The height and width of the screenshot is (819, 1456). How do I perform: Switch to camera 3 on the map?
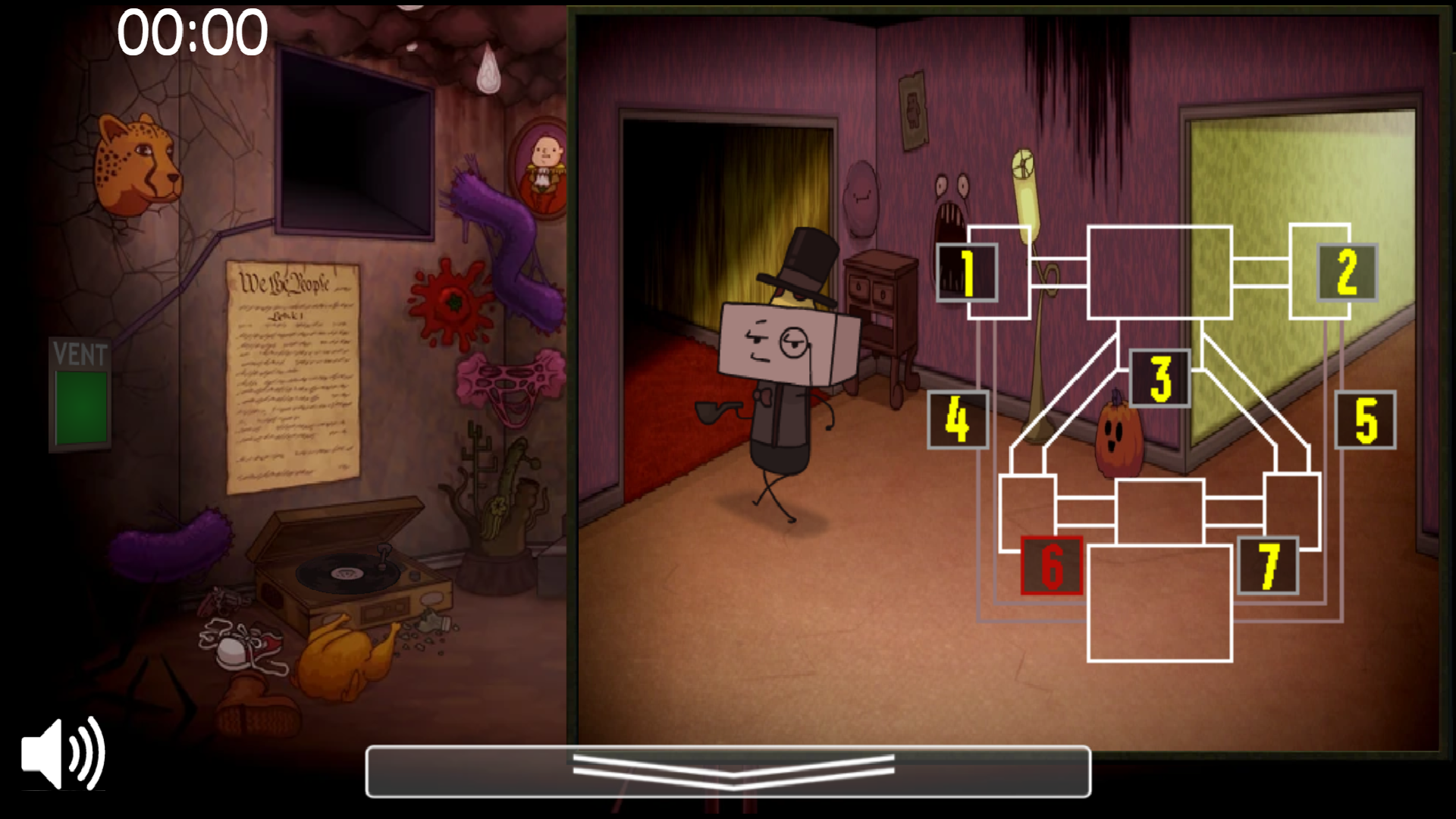pos(1159,375)
